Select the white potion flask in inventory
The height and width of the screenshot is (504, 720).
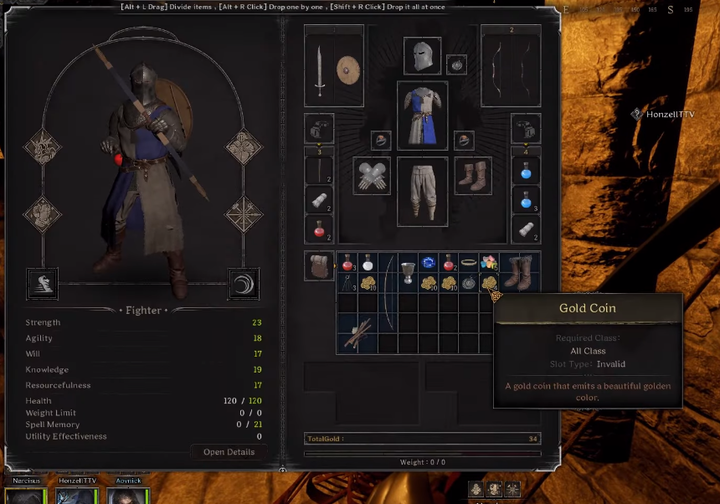[x=368, y=263]
